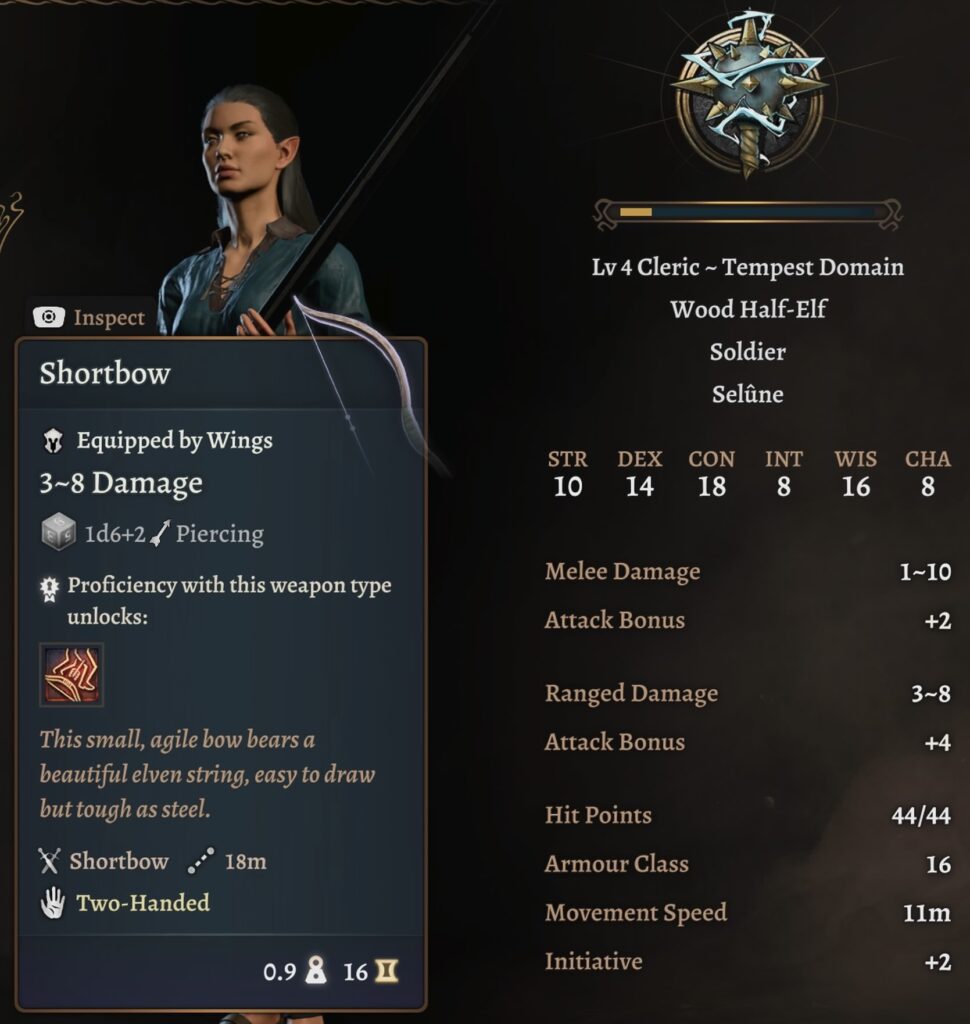Image resolution: width=970 pixels, height=1024 pixels.
Task: Click the Inspect button above the tooltip
Action: 90,318
